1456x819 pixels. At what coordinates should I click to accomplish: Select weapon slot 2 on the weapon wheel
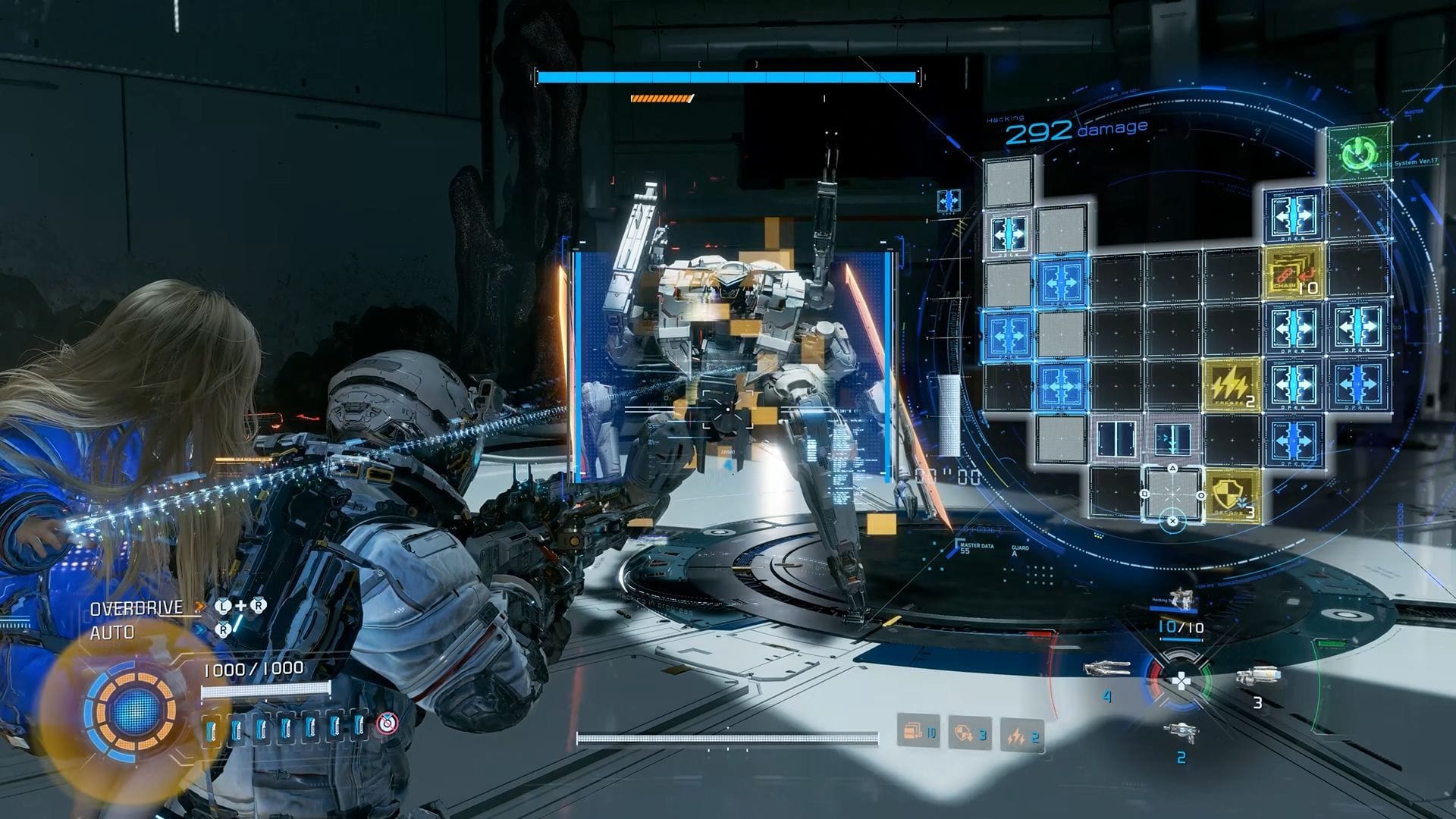[x=1182, y=732]
